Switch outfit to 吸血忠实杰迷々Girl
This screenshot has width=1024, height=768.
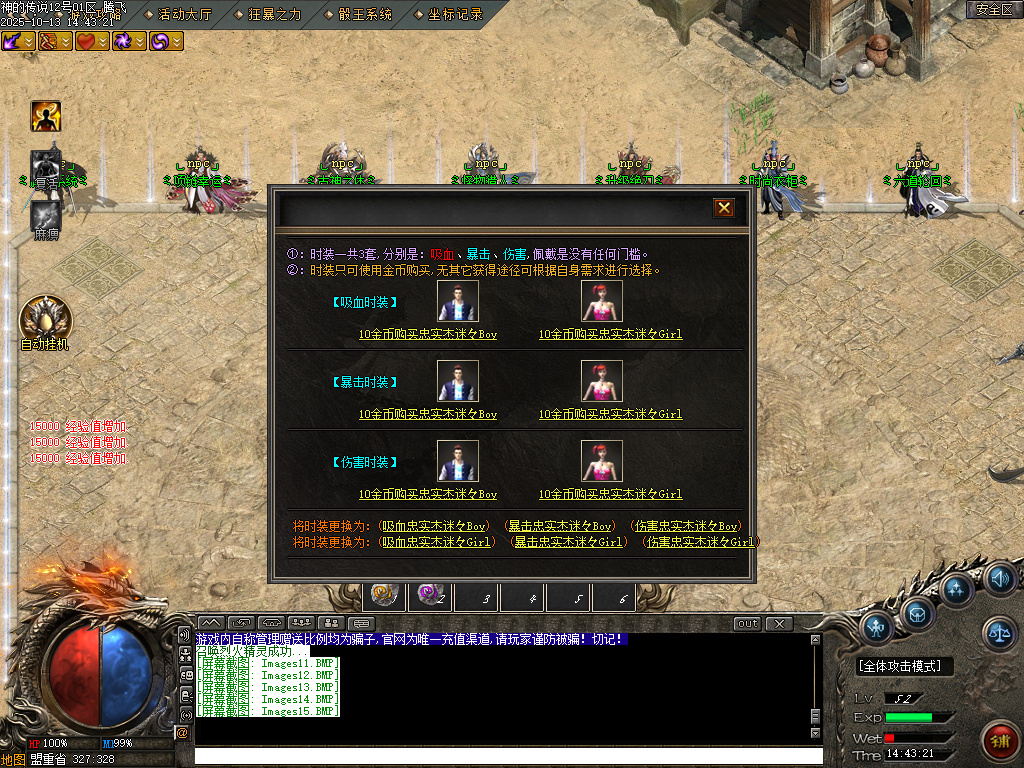tap(436, 542)
